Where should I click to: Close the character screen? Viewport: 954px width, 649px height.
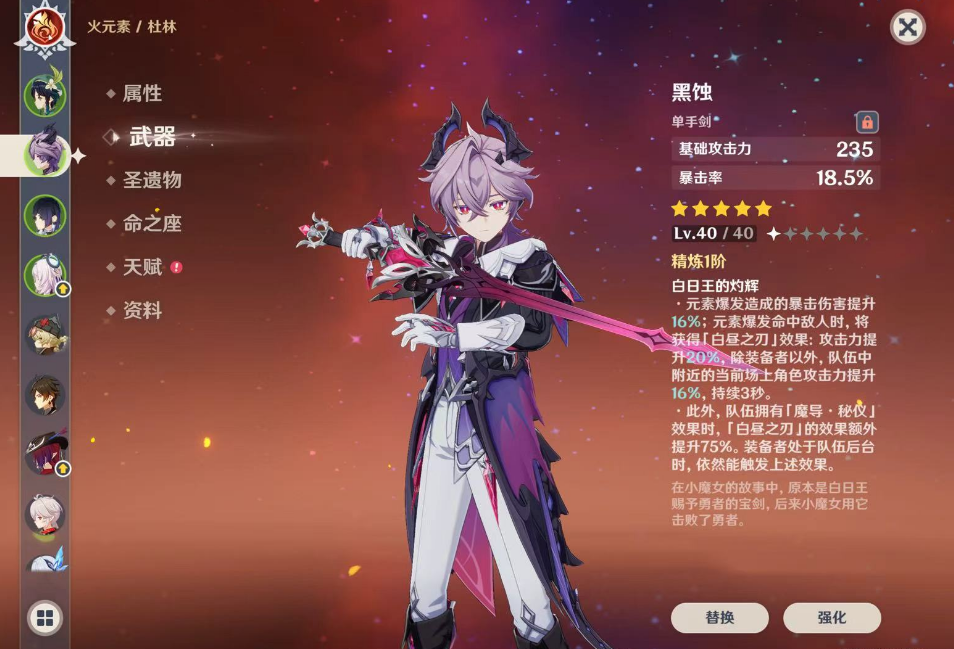(907, 27)
